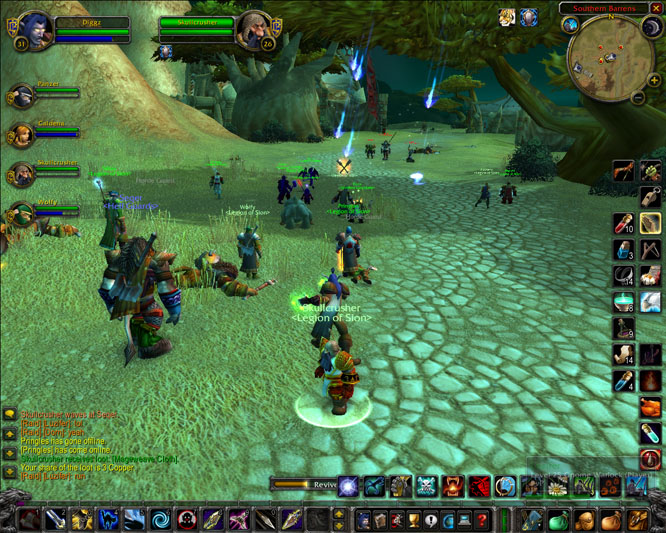This screenshot has width=666, height=533.
Task: Open the gold trophy micro menu button
Action: tap(414, 520)
